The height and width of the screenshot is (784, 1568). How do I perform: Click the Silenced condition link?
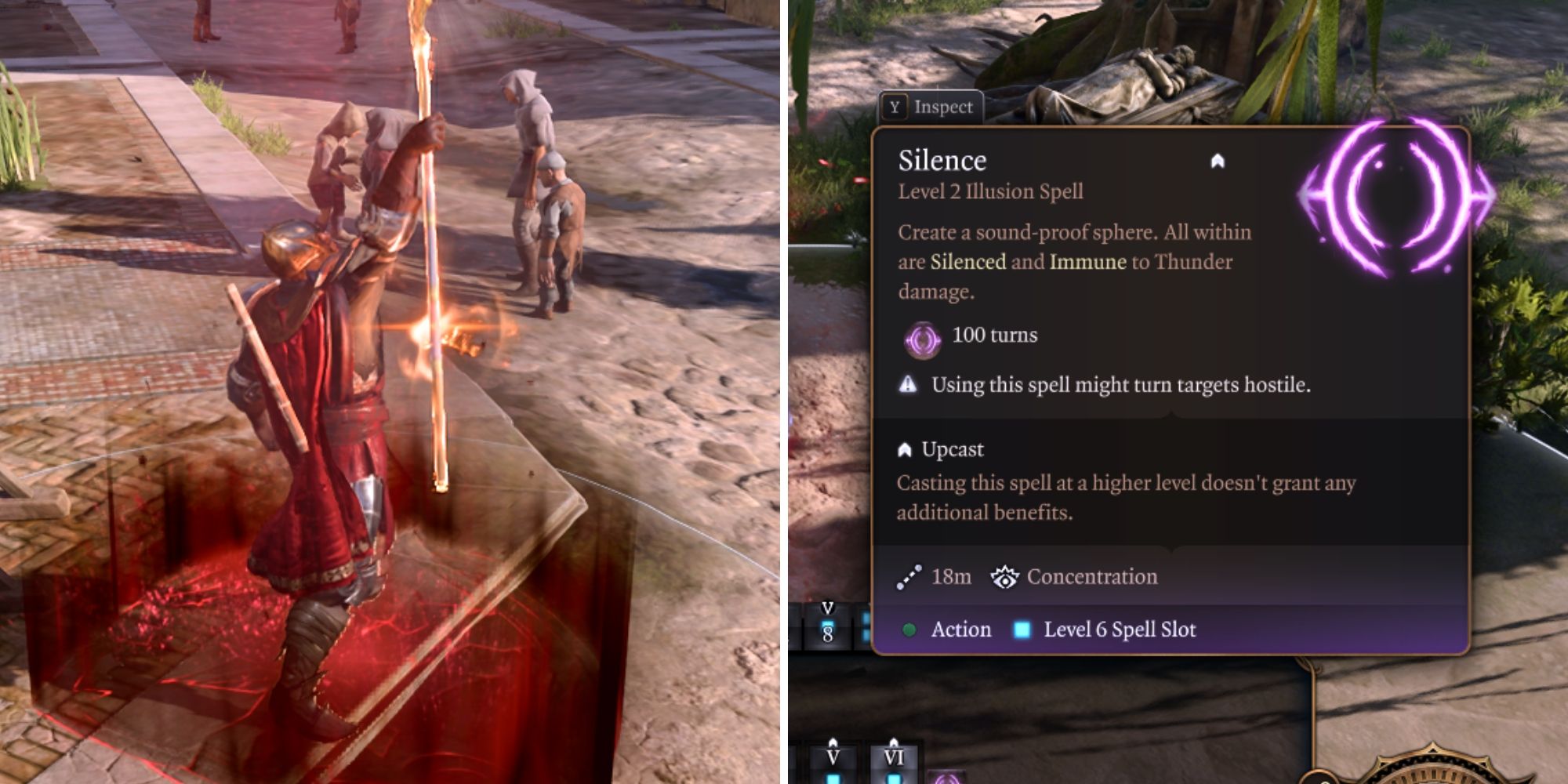point(967,263)
